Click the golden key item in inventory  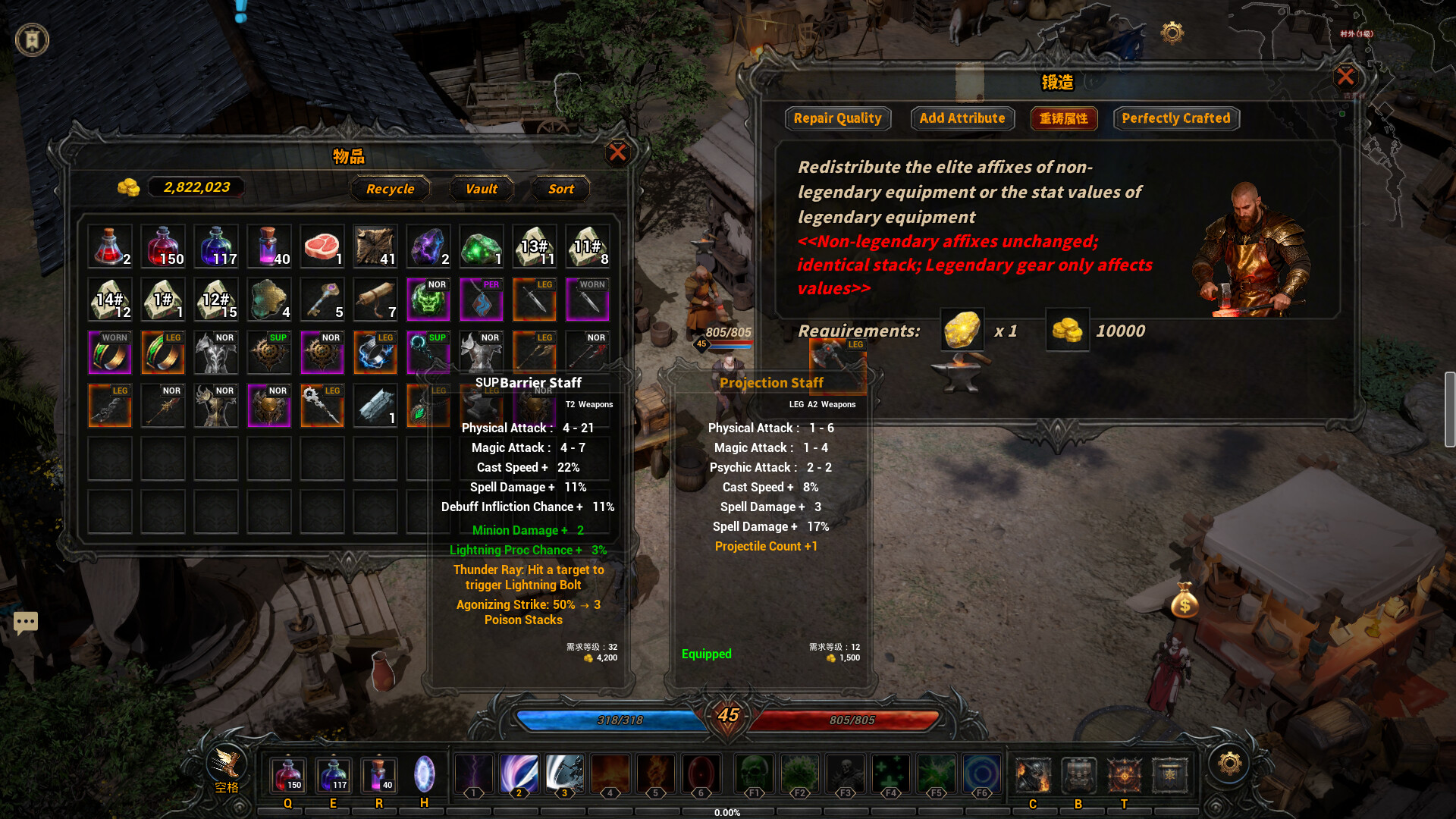click(322, 299)
